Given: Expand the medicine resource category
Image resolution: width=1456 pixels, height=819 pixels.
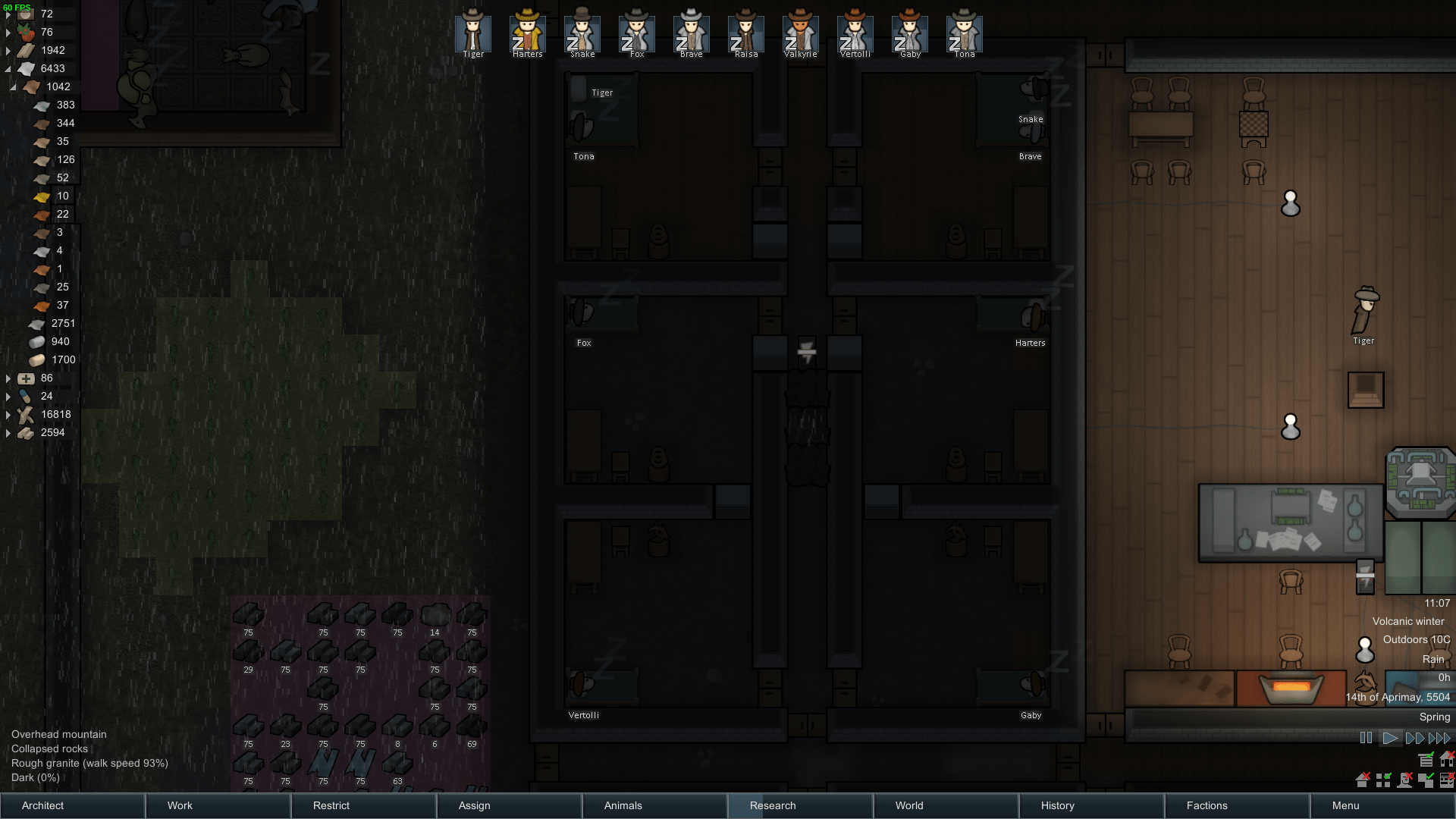Looking at the screenshot, I should pyautogui.click(x=8, y=378).
